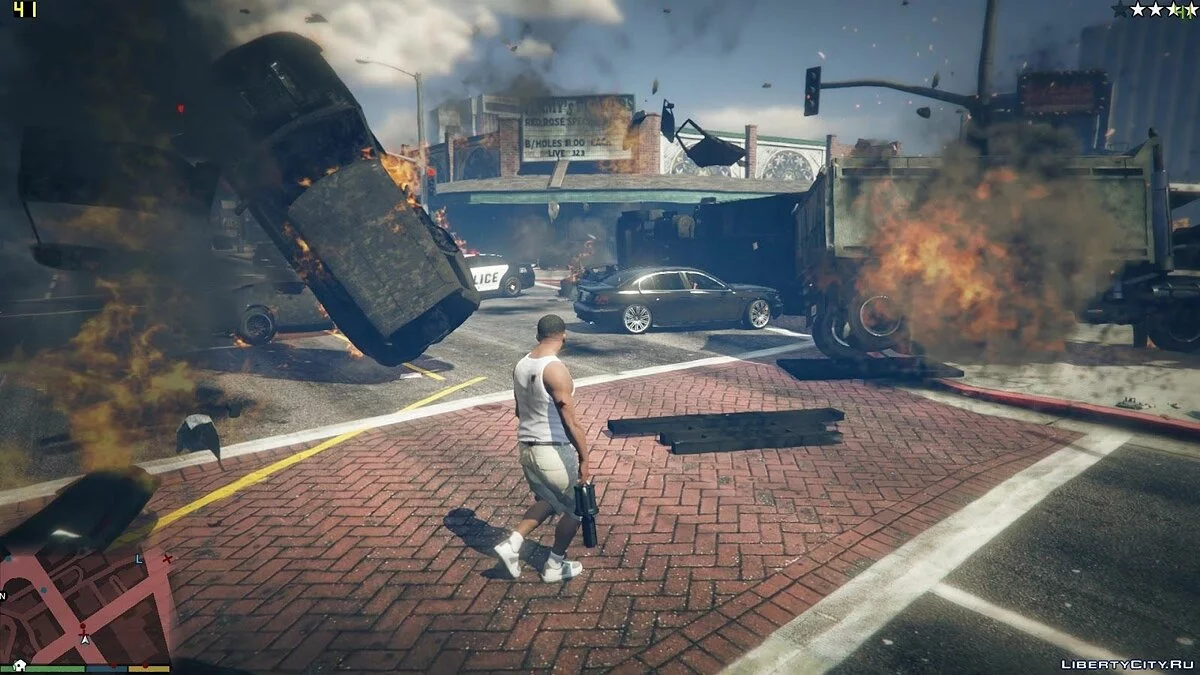Image resolution: width=1200 pixels, height=675 pixels.
Task: Select the blue L blip on minimap
Action: [x=140, y=559]
